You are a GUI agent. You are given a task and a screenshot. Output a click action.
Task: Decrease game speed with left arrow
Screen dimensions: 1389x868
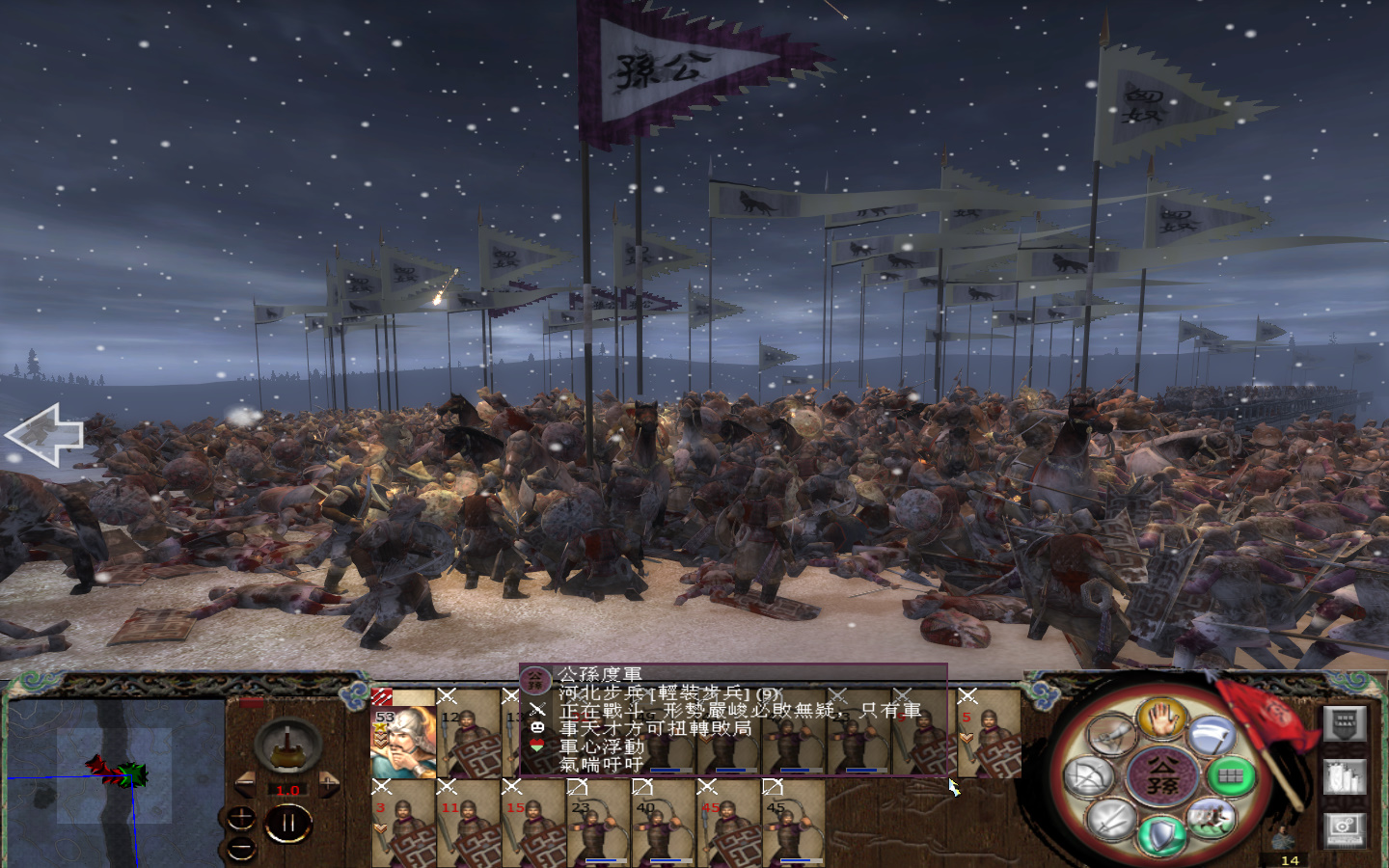click(245, 784)
